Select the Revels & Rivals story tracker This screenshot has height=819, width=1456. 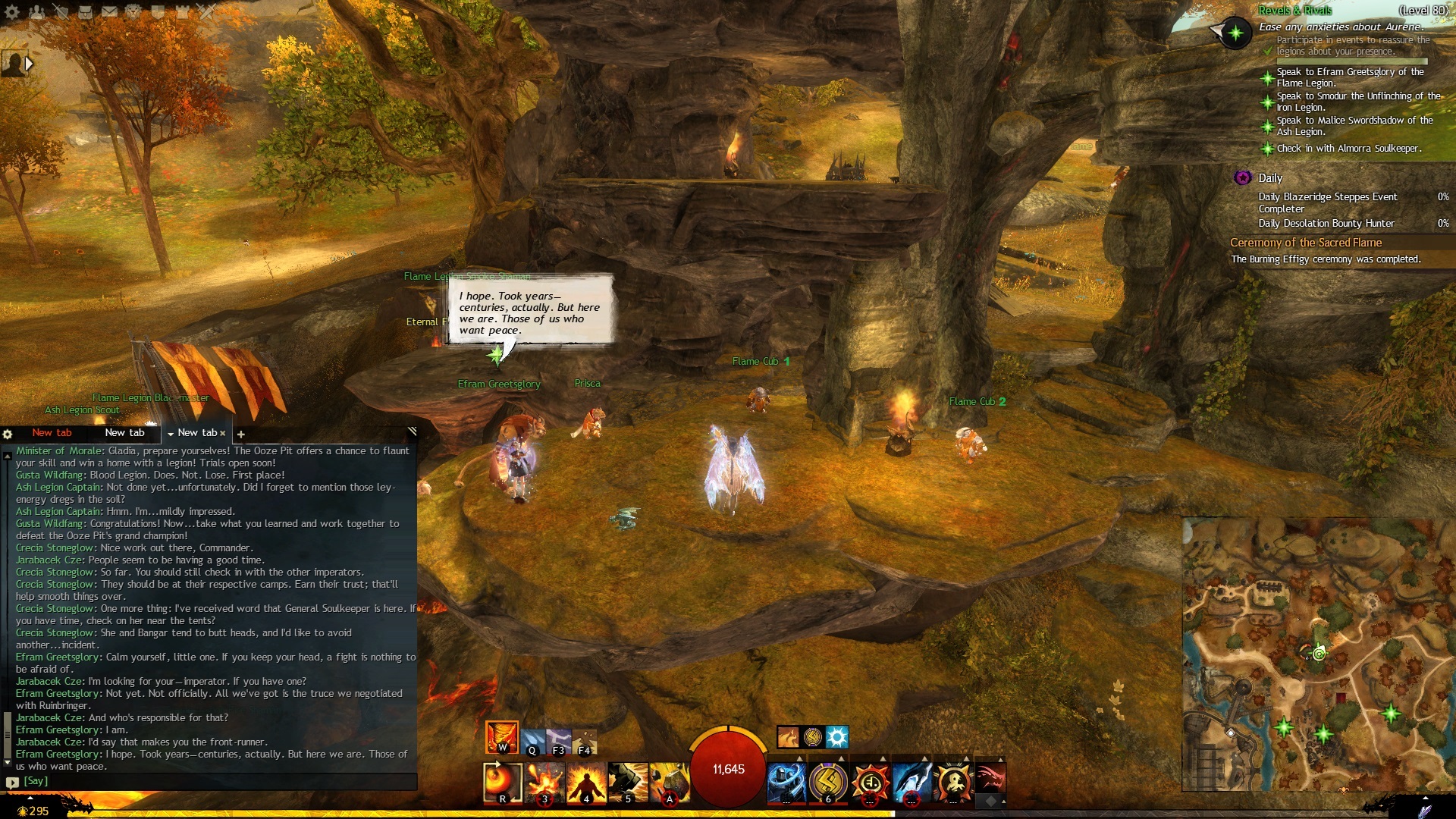click(x=1295, y=11)
